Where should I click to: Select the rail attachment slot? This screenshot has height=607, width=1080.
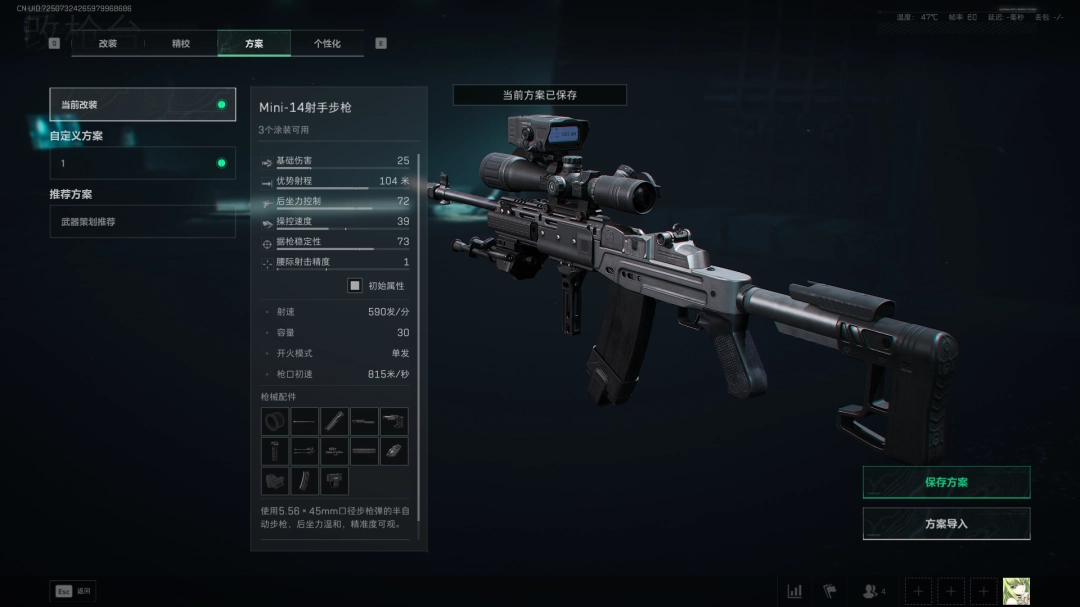tap(364, 451)
